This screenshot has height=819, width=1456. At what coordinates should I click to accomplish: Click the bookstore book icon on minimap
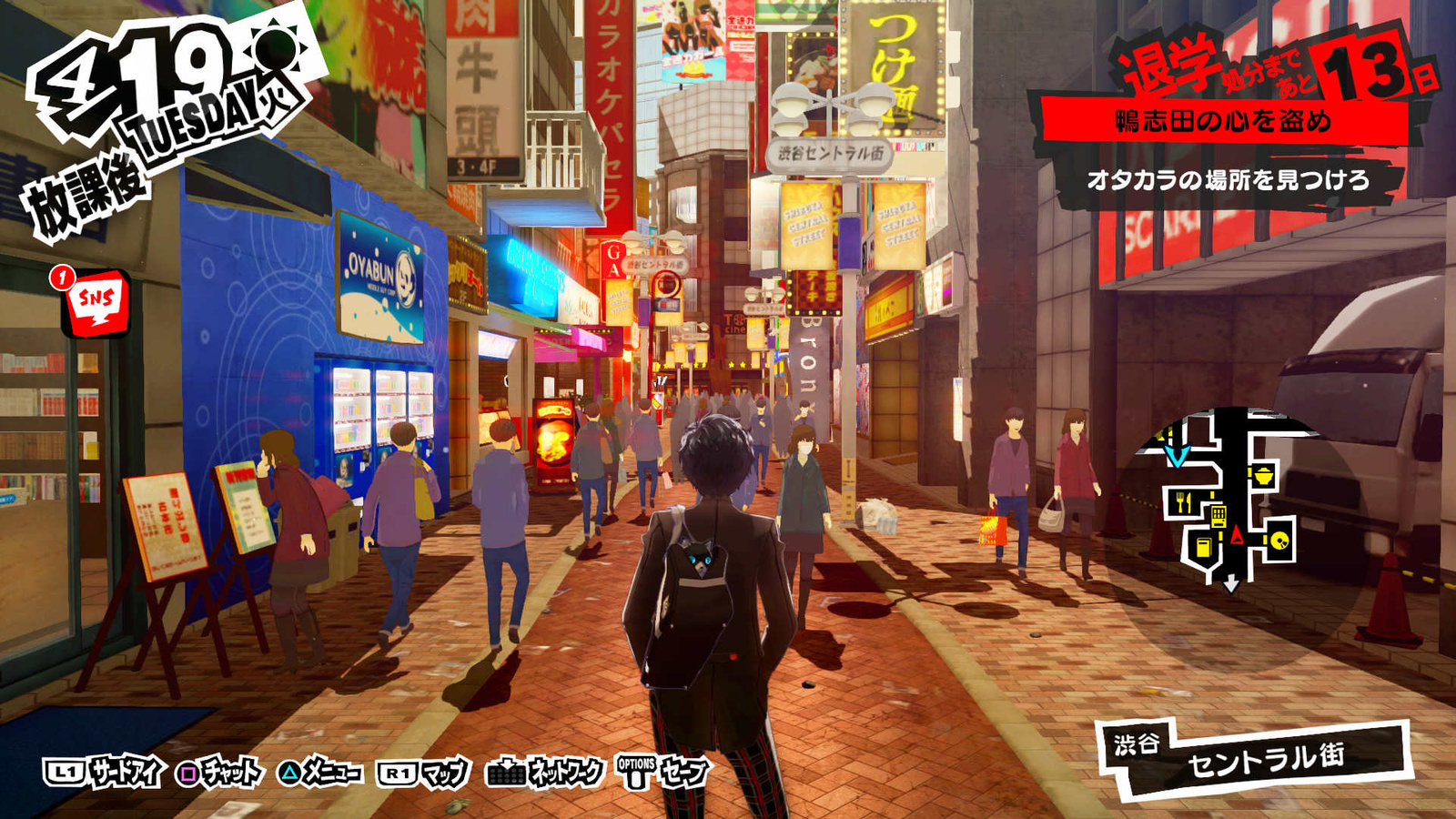point(1203,548)
